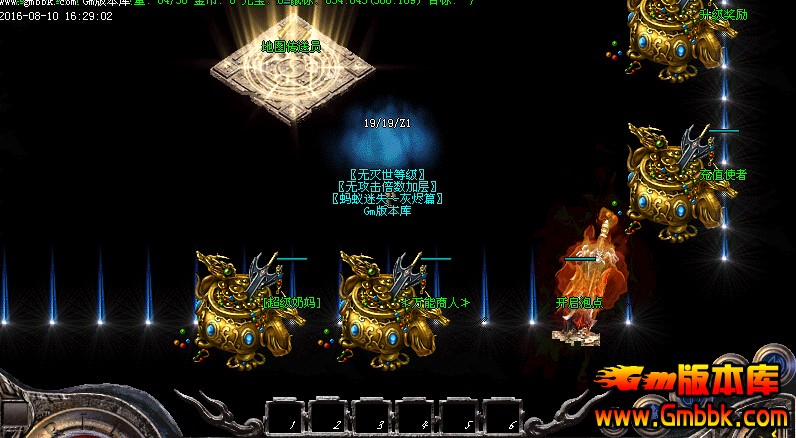Select the belt slot marked 5
The height and width of the screenshot is (438, 796).
coord(460,416)
